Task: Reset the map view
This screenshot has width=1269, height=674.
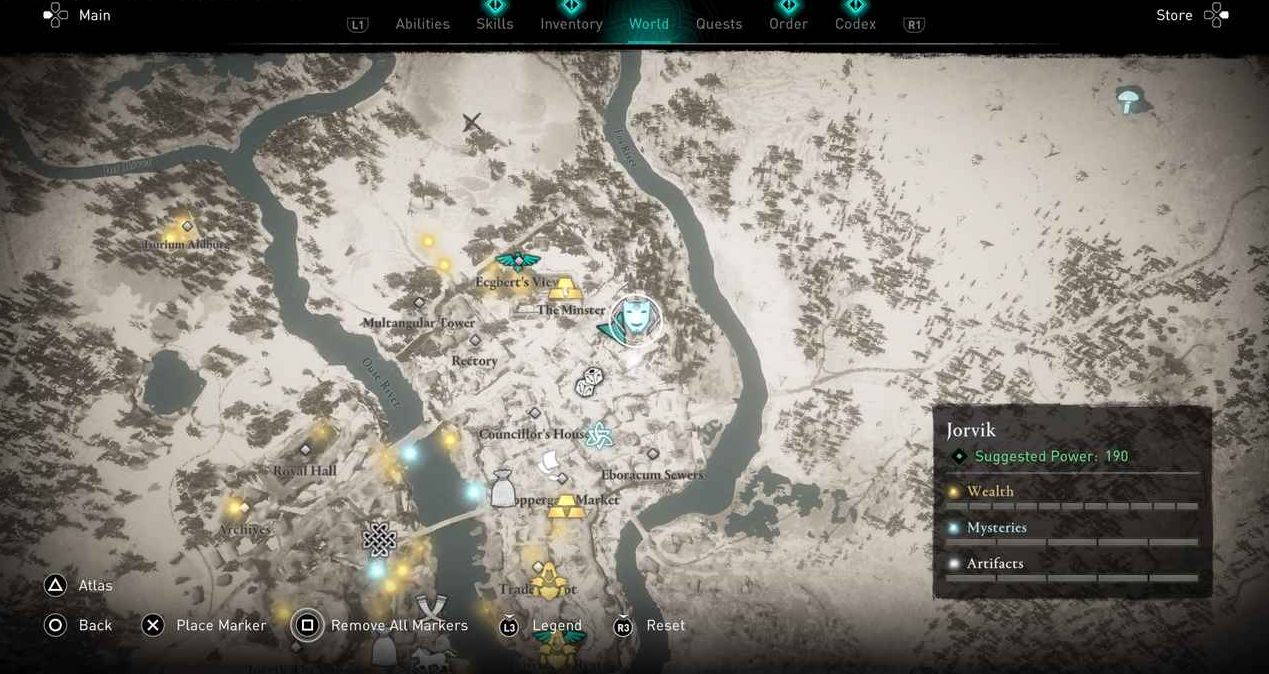Action: pos(665,625)
